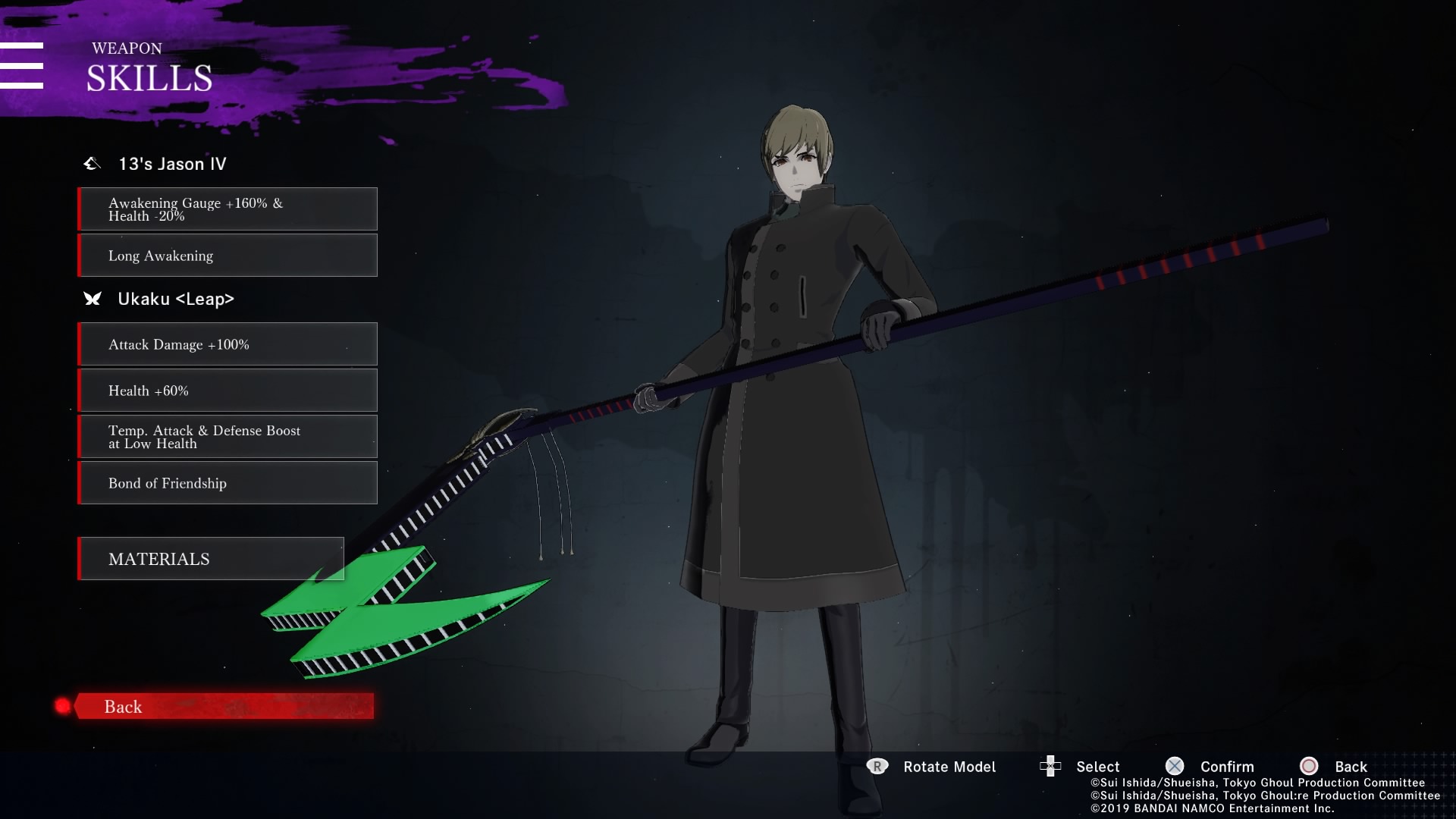
Task: Pick the Health +60% skill
Action: (x=227, y=391)
